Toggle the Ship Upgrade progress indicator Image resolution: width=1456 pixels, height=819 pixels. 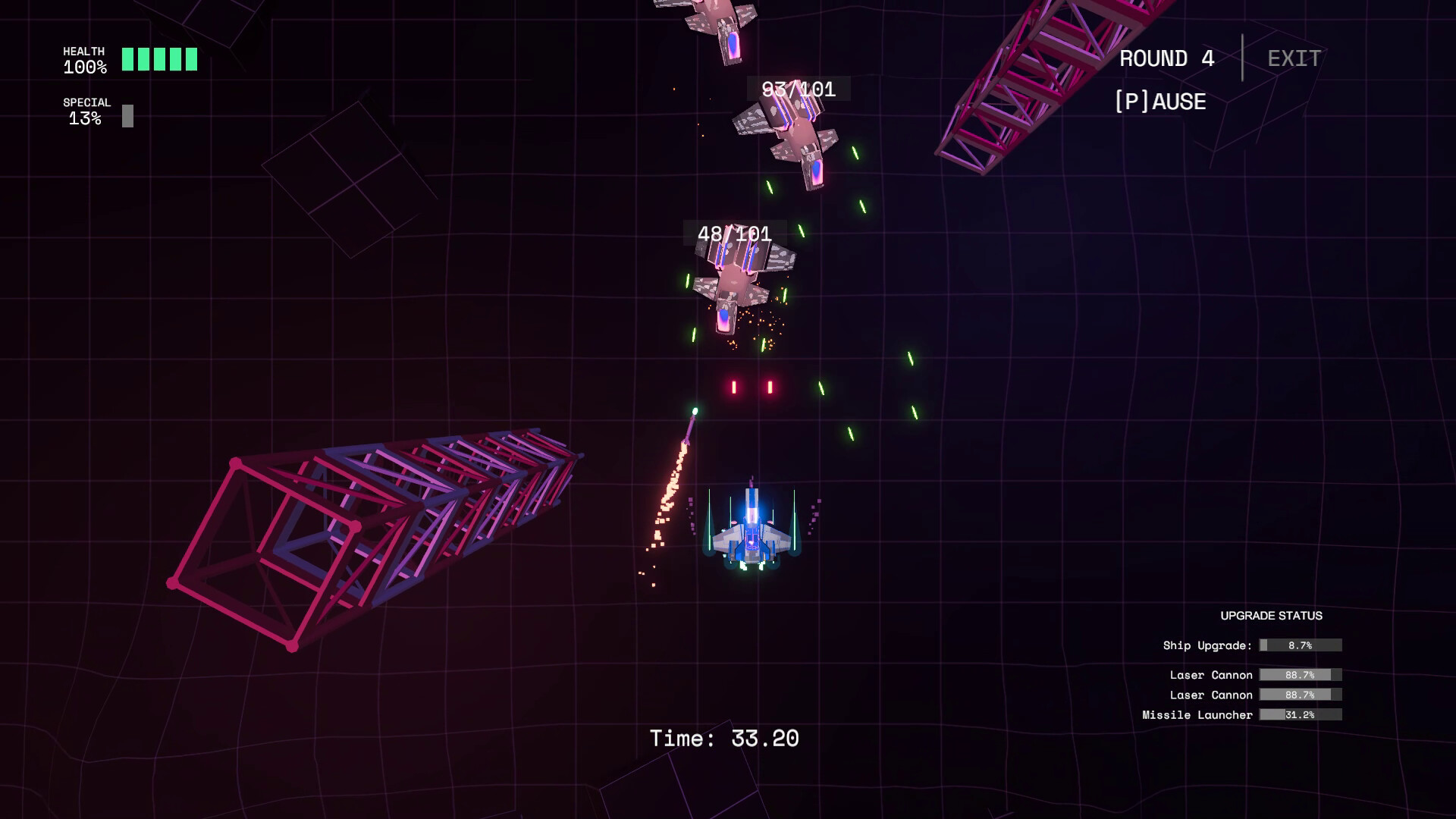(x=1301, y=645)
